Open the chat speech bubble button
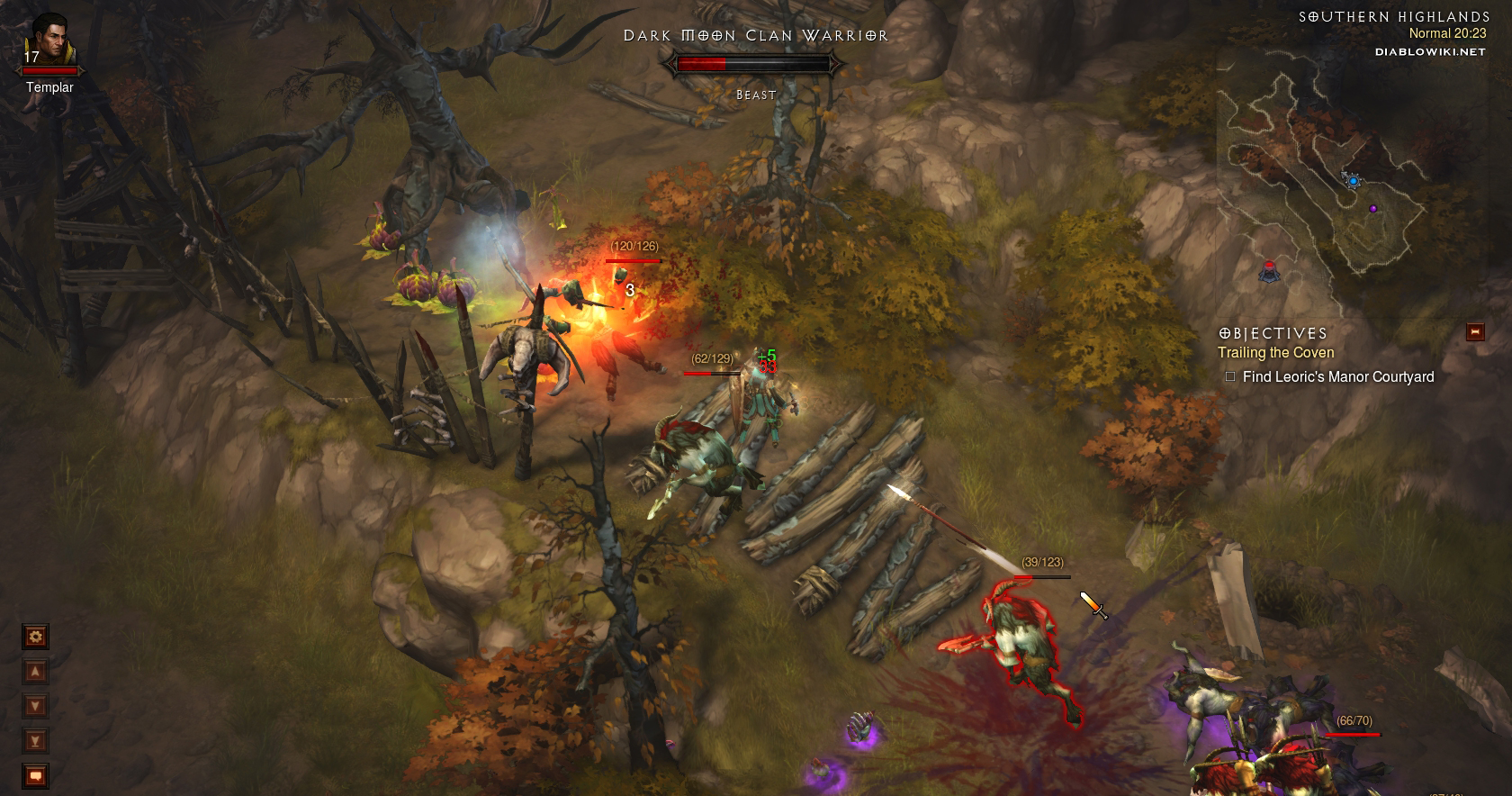The width and height of the screenshot is (1512, 796). tap(35, 775)
